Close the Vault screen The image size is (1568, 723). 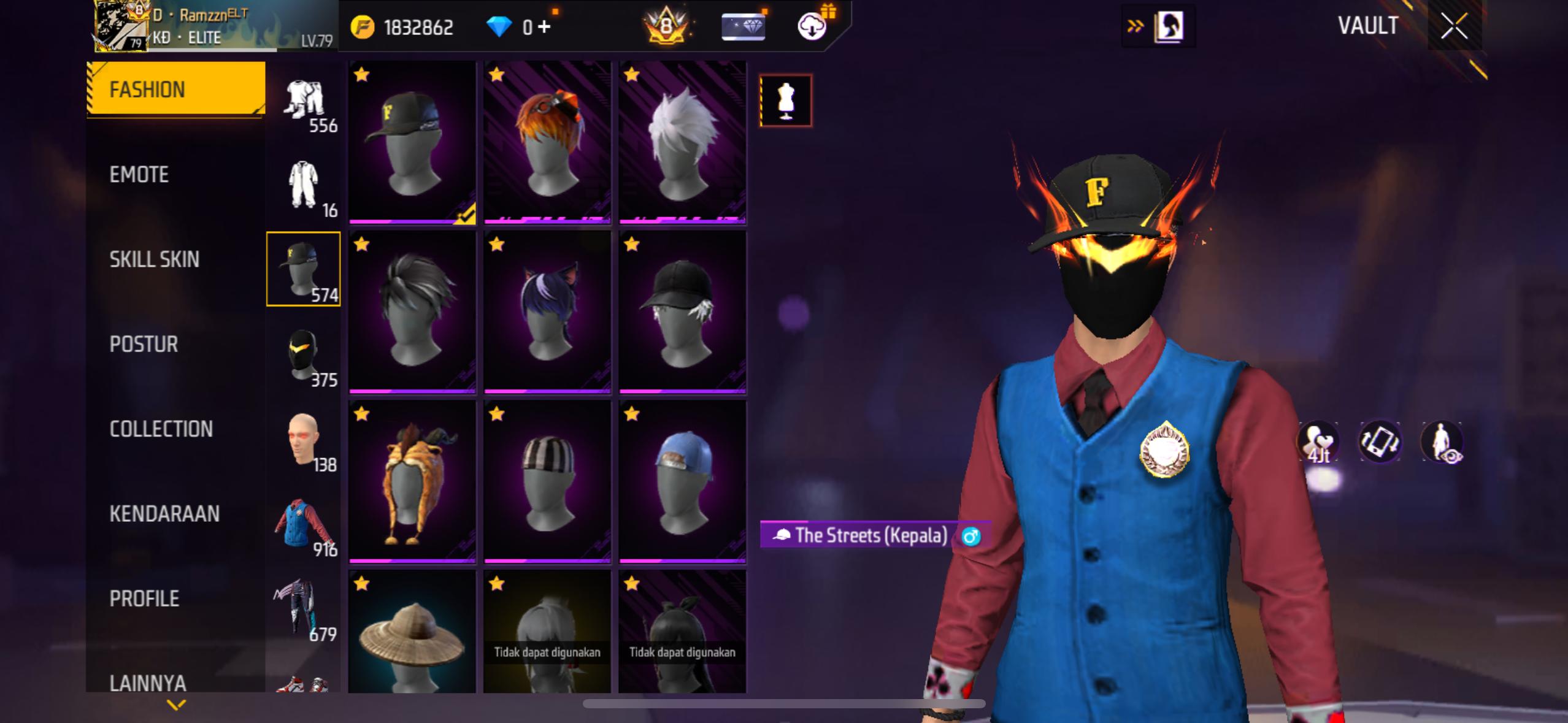pyautogui.click(x=1454, y=26)
